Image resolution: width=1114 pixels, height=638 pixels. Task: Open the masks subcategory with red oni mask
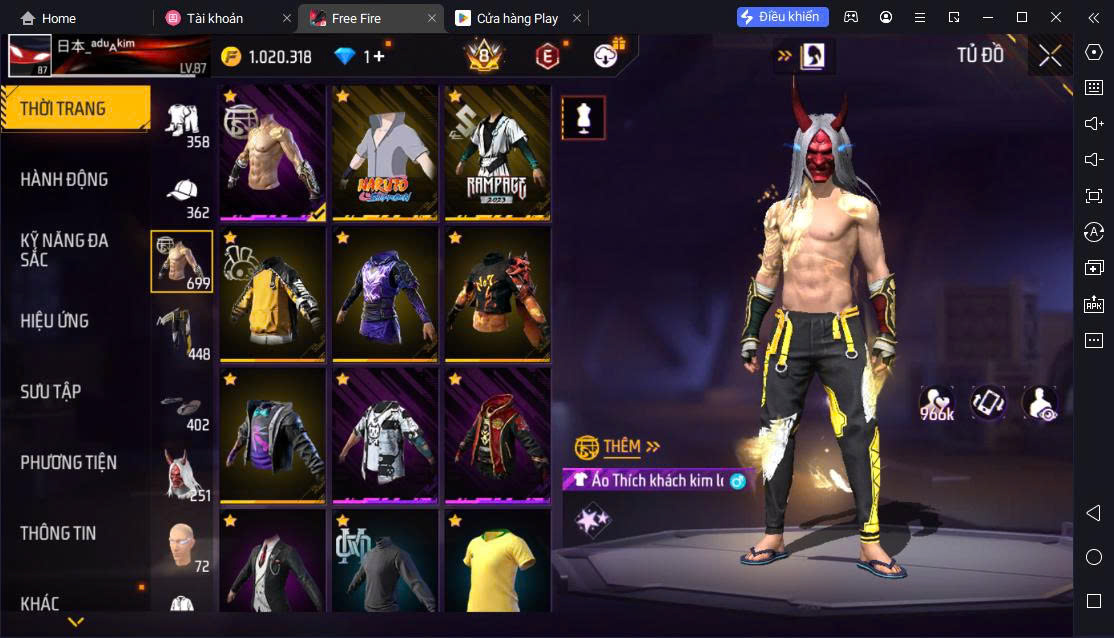[x=181, y=474]
